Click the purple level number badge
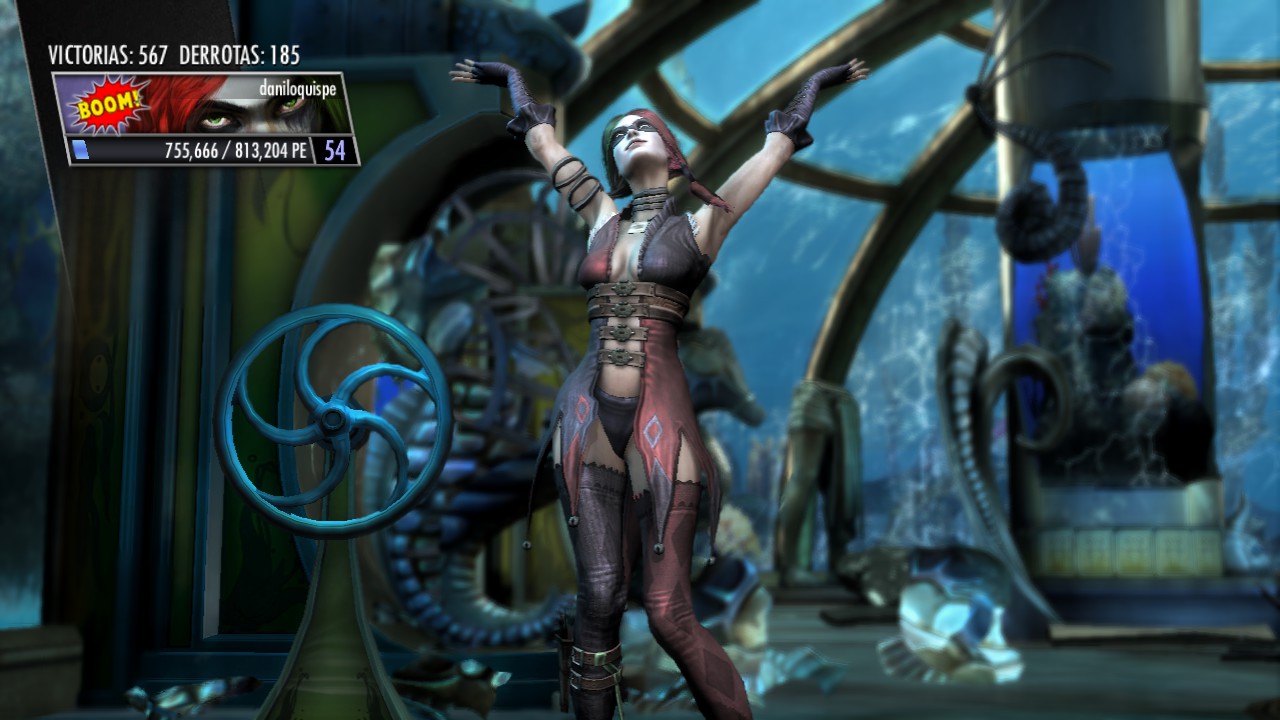The image size is (1280, 720). click(332, 152)
